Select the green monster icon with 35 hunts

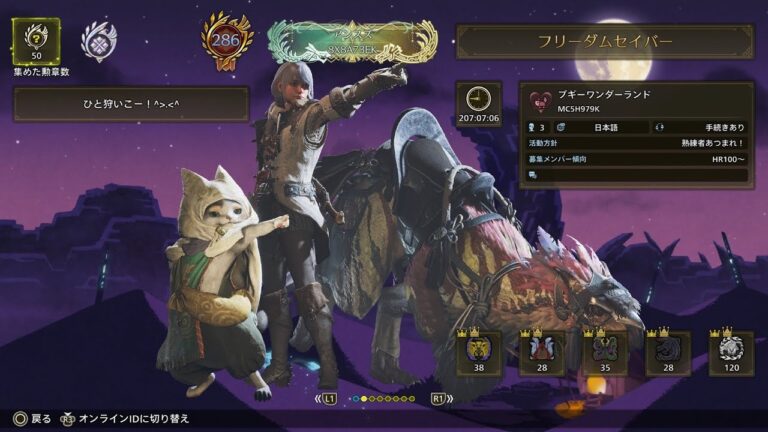[x=605, y=352]
